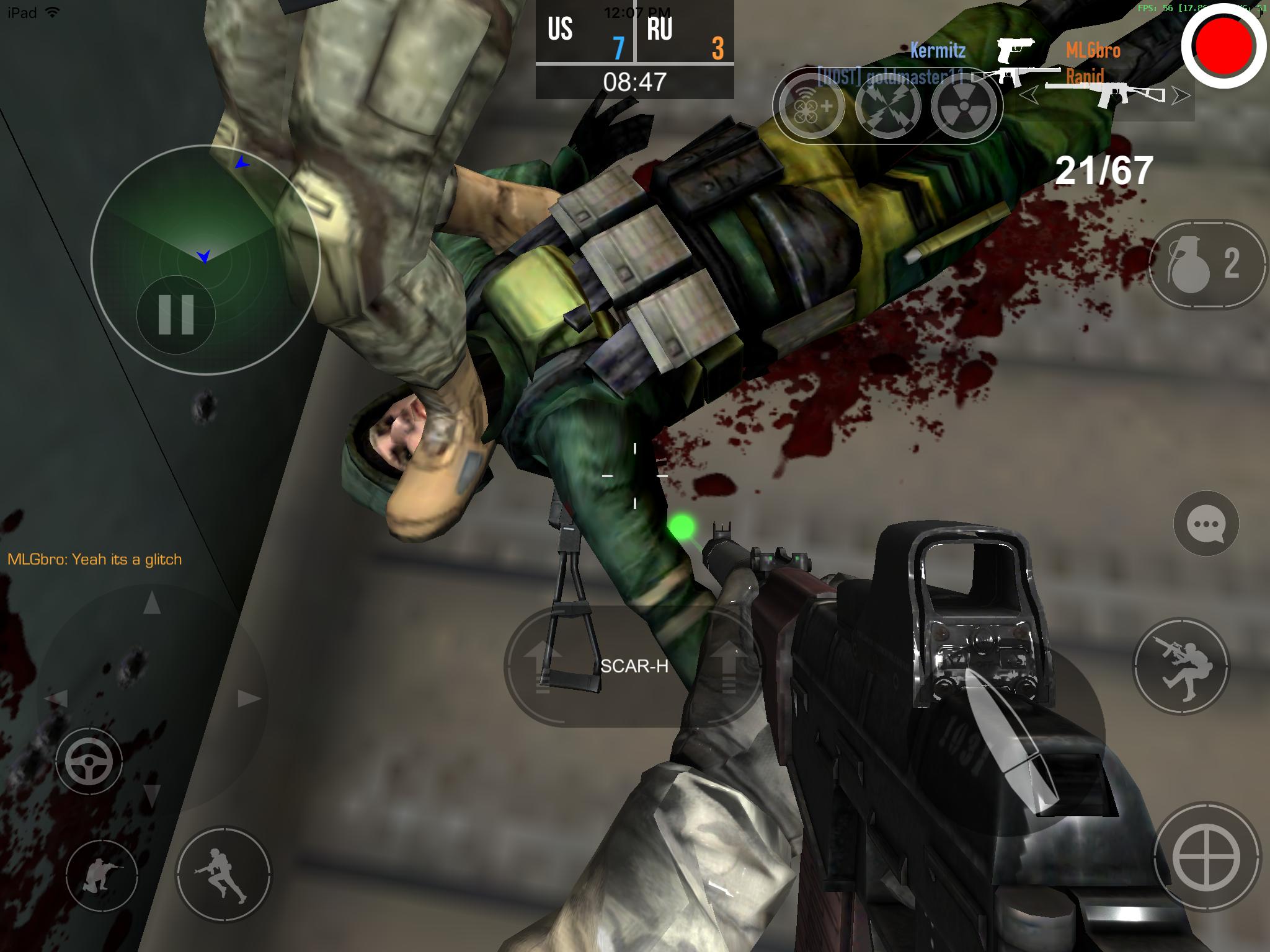Fire weapon with the bullet button

coord(1011,738)
